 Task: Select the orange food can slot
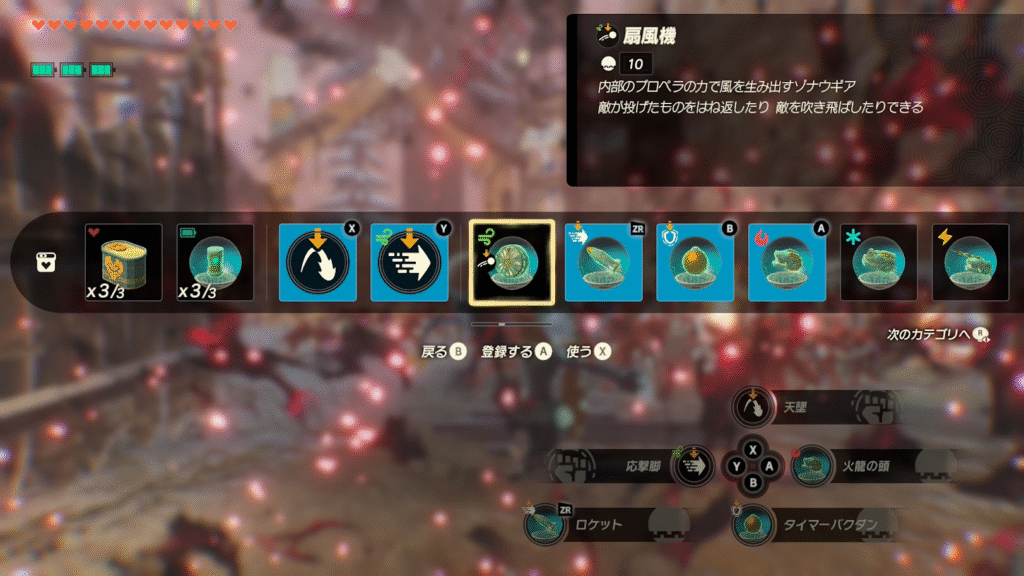124,262
